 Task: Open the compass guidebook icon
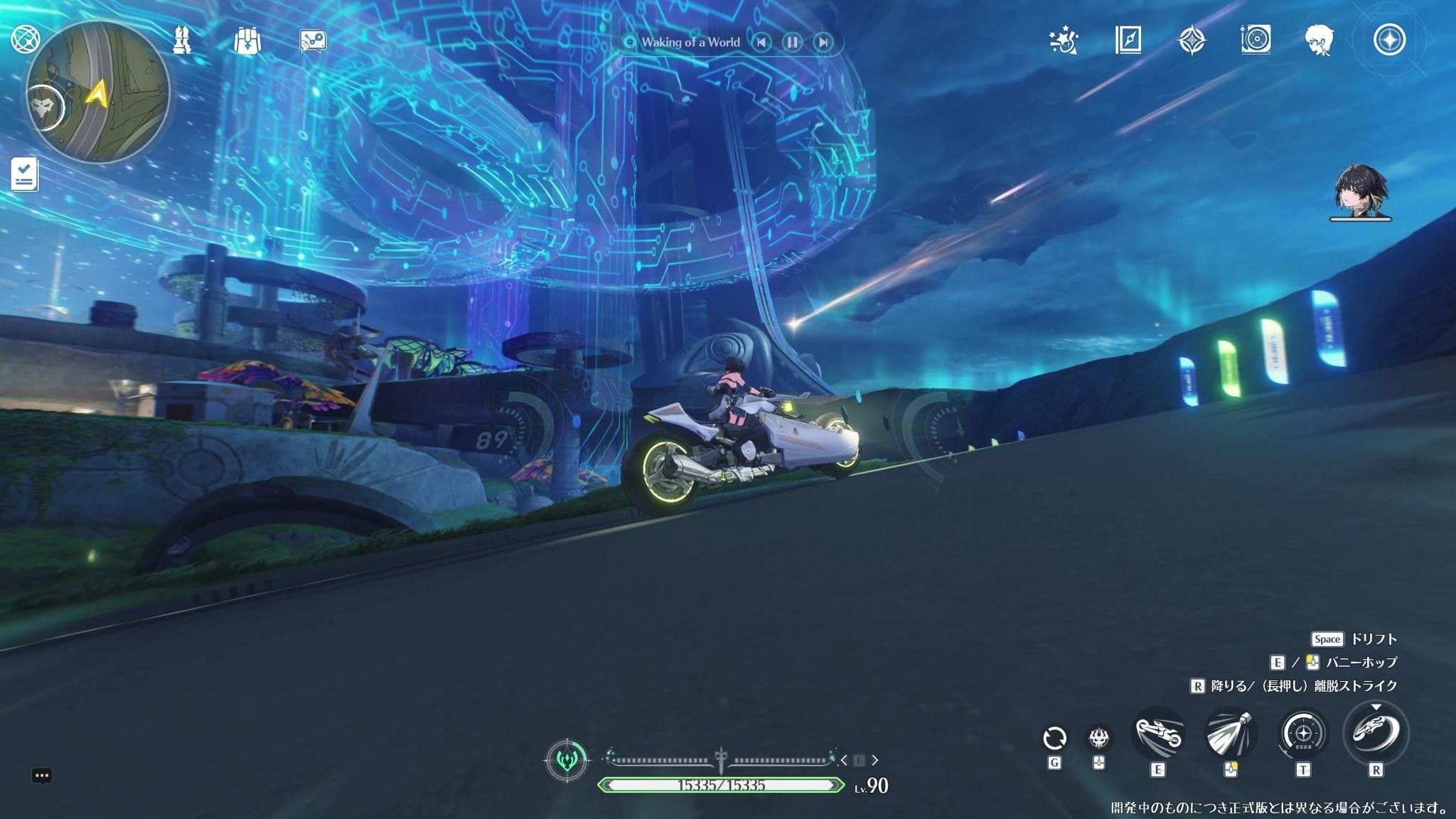pos(1128,41)
